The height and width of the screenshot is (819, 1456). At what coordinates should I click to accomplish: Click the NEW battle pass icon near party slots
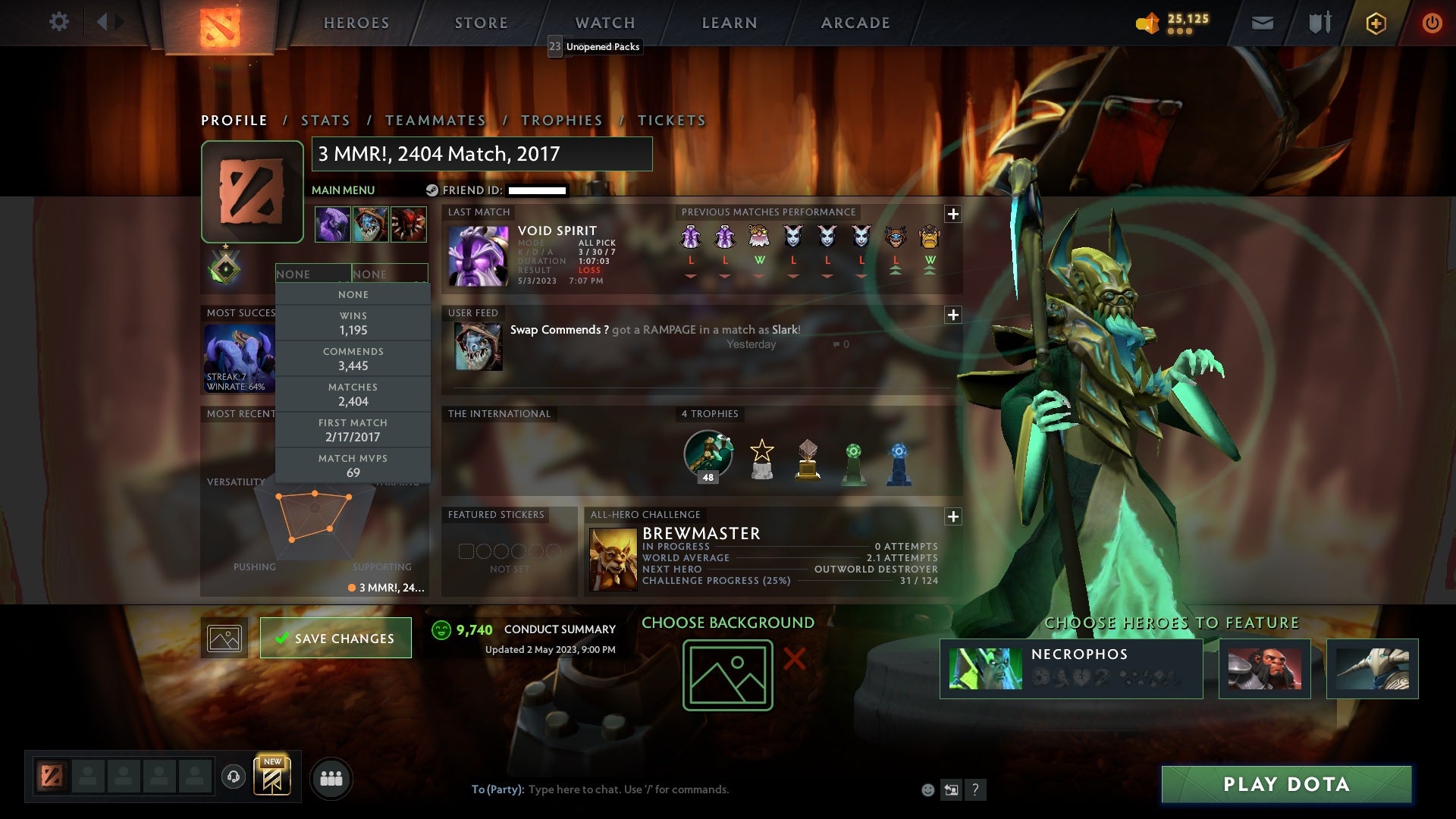tap(273, 775)
